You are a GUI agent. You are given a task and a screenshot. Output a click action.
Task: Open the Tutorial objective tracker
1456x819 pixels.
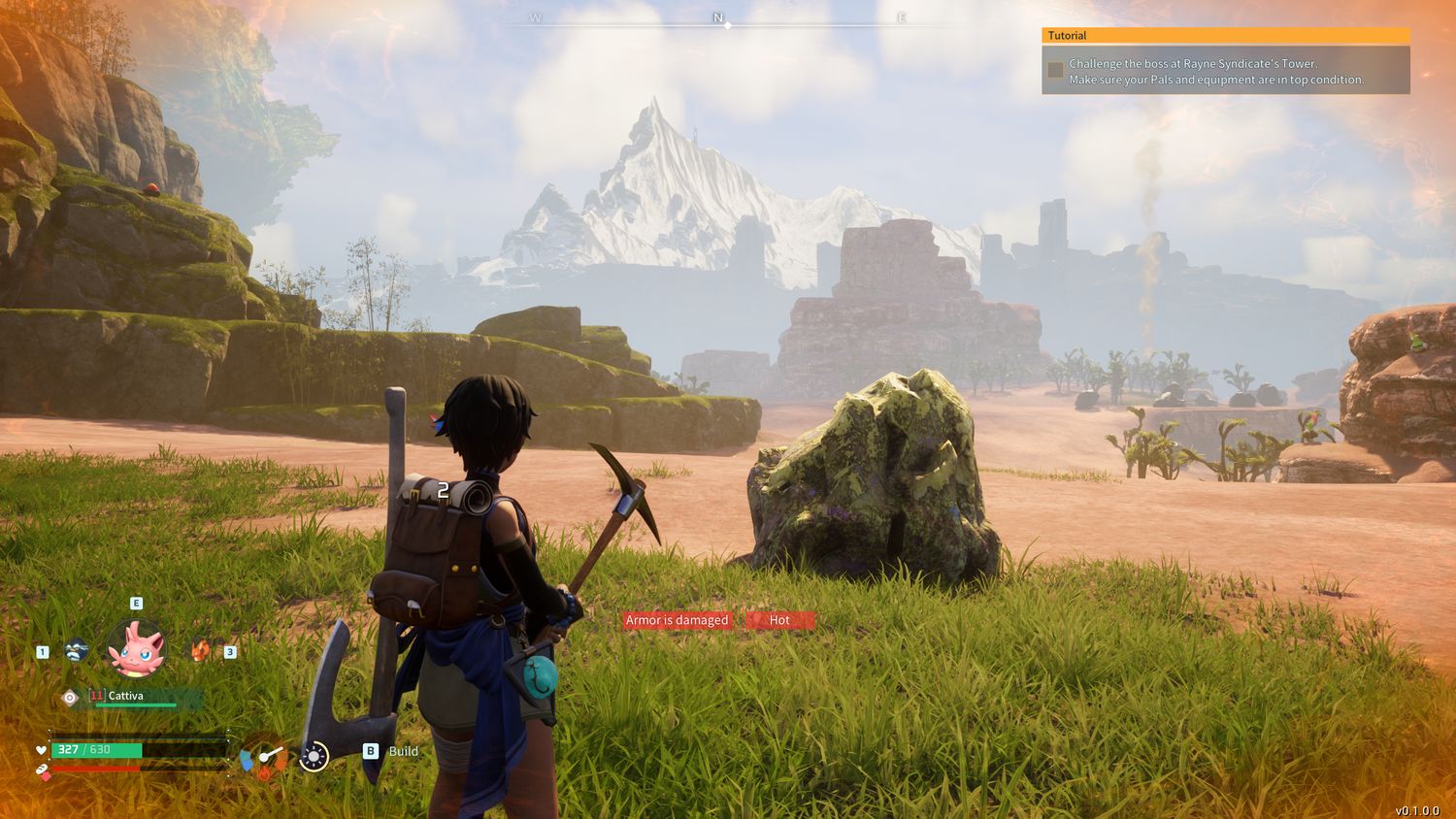pyautogui.click(x=1225, y=36)
